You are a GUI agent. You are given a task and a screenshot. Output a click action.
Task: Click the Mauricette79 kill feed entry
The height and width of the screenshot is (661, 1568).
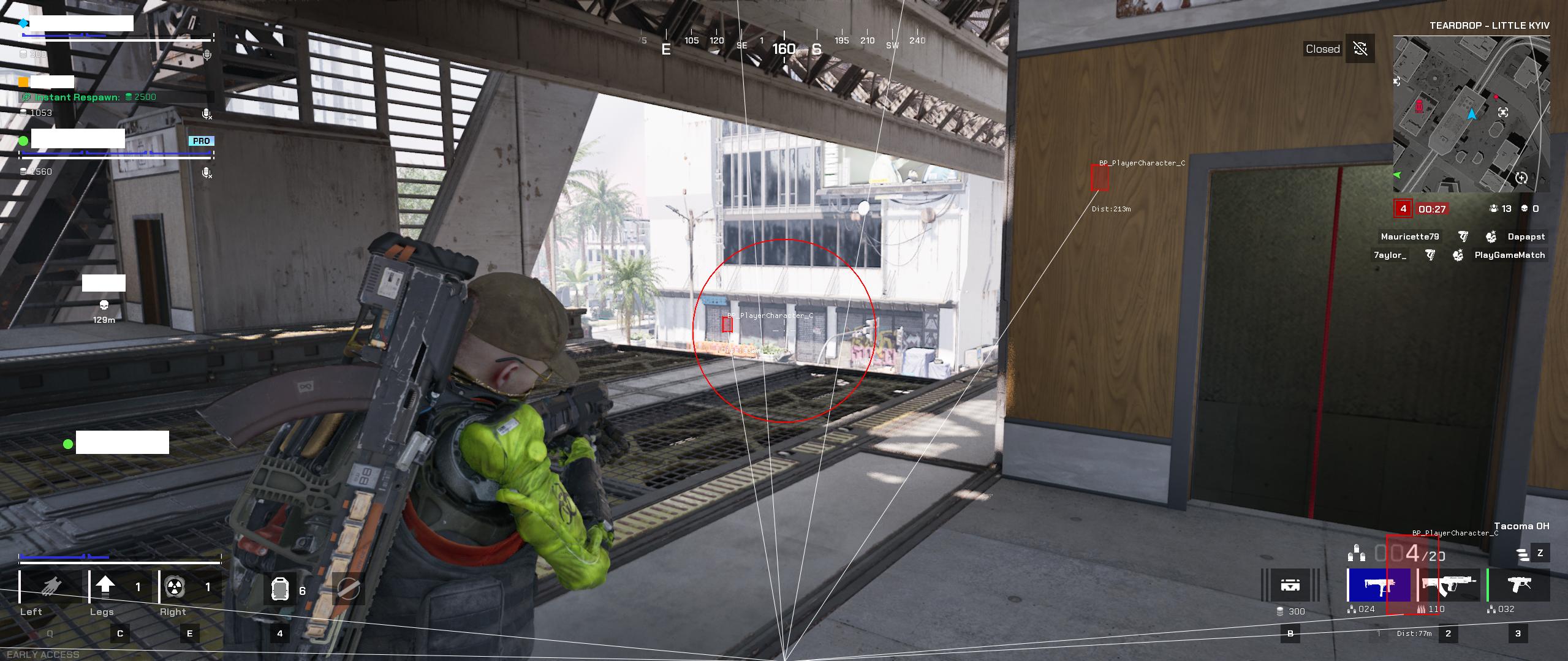[x=1409, y=236]
